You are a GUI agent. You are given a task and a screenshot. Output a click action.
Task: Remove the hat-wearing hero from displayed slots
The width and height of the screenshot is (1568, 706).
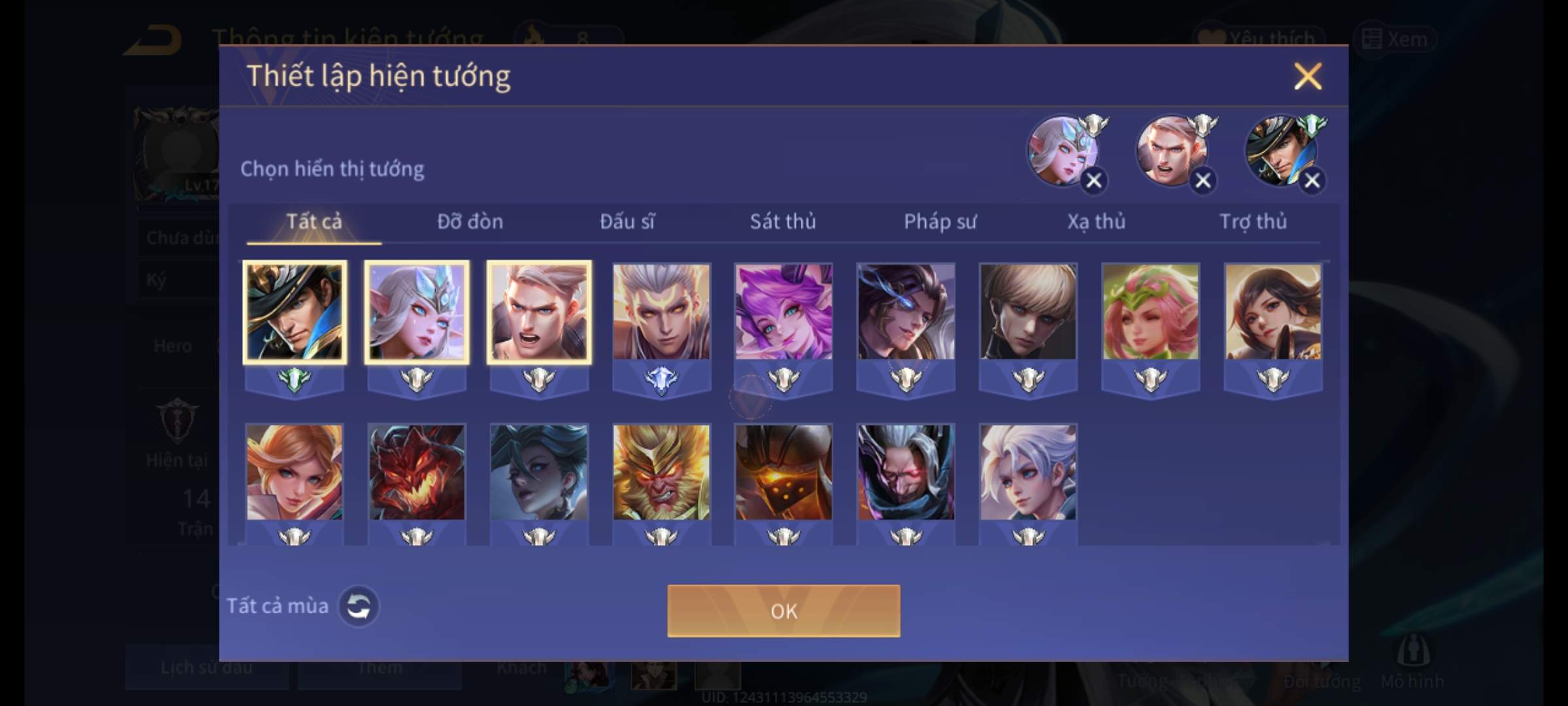[1312, 180]
